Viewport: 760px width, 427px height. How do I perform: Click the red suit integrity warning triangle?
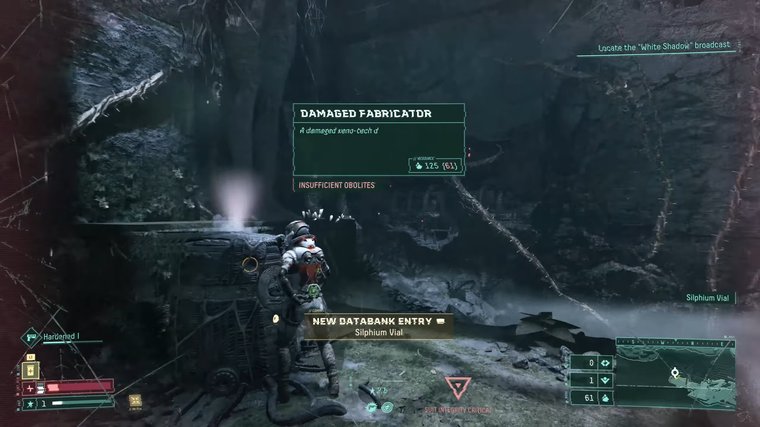click(457, 388)
